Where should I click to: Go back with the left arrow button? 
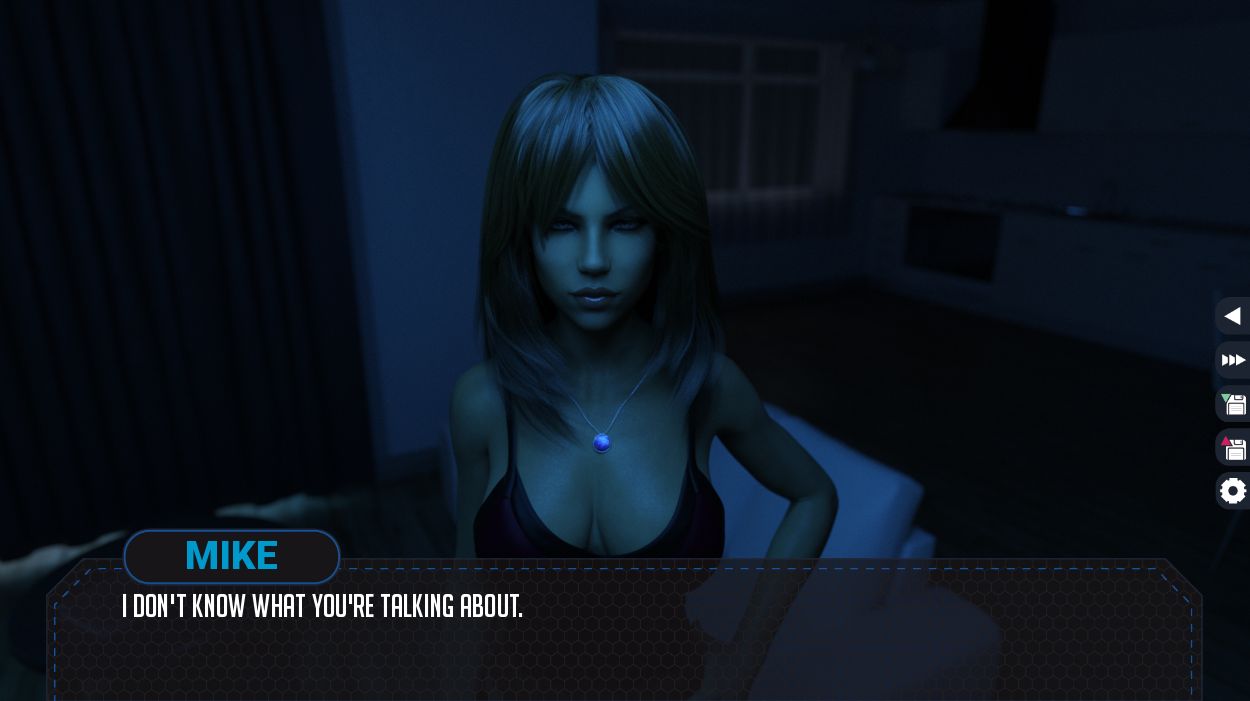pyautogui.click(x=1233, y=316)
